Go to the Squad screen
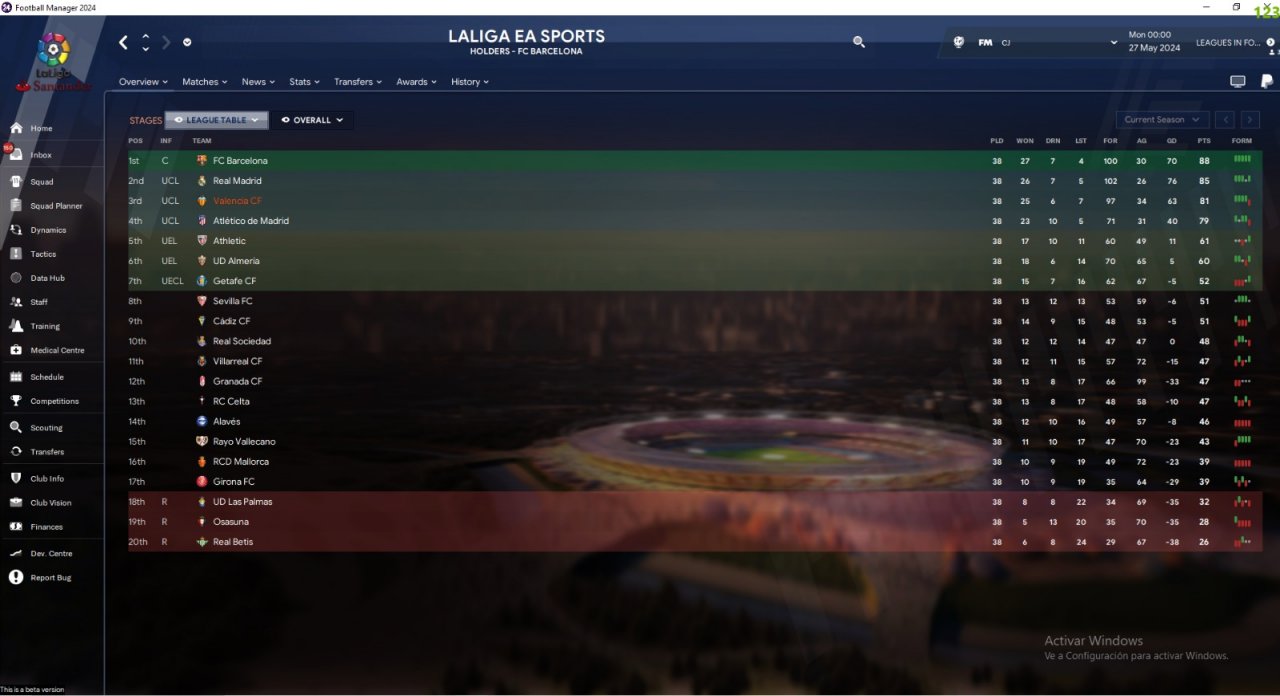The width and height of the screenshot is (1280, 696). coord(41,182)
